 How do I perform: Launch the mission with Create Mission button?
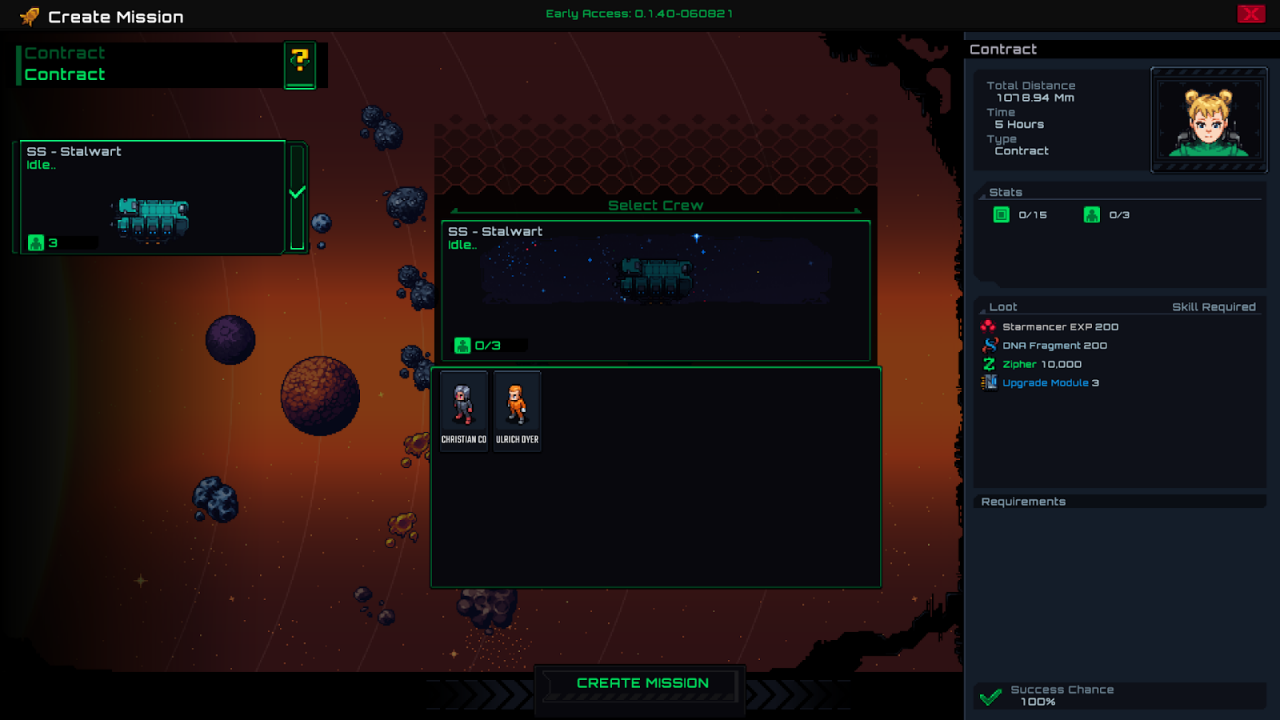(x=642, y=684)
